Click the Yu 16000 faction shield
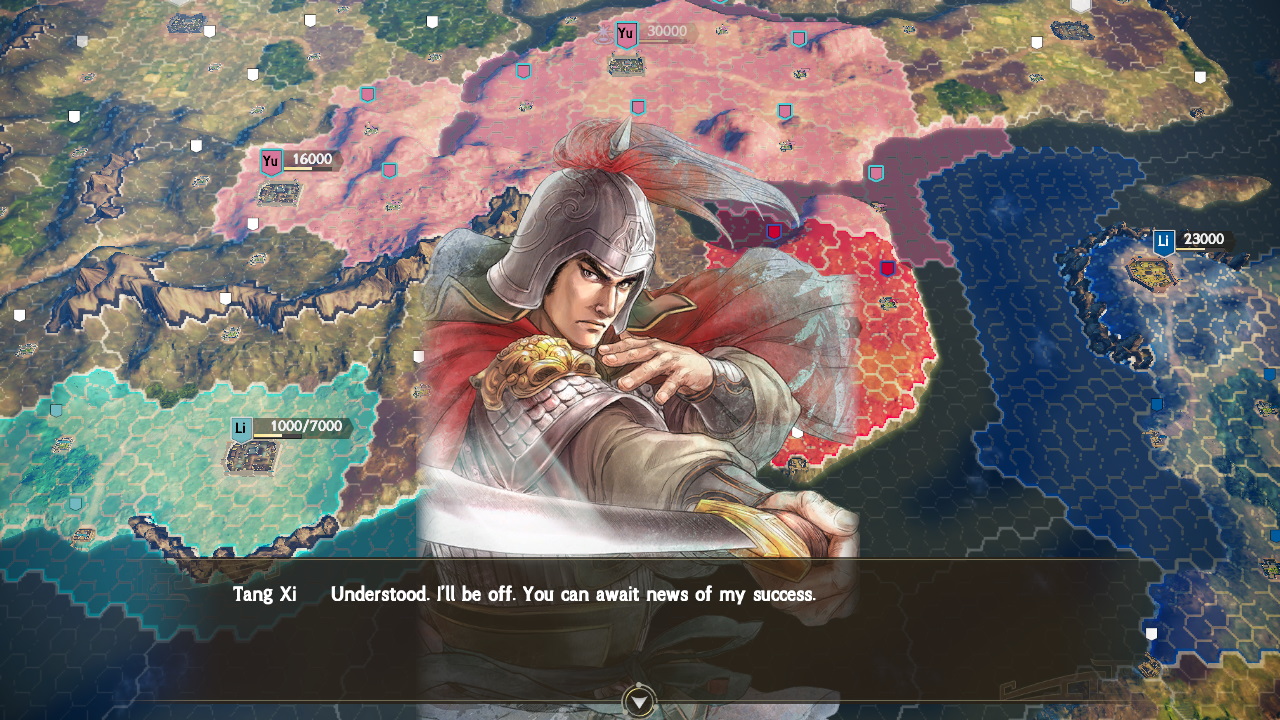Viewport: 1280px width, 720px height. pyautogui.click(x=272, y=161)
